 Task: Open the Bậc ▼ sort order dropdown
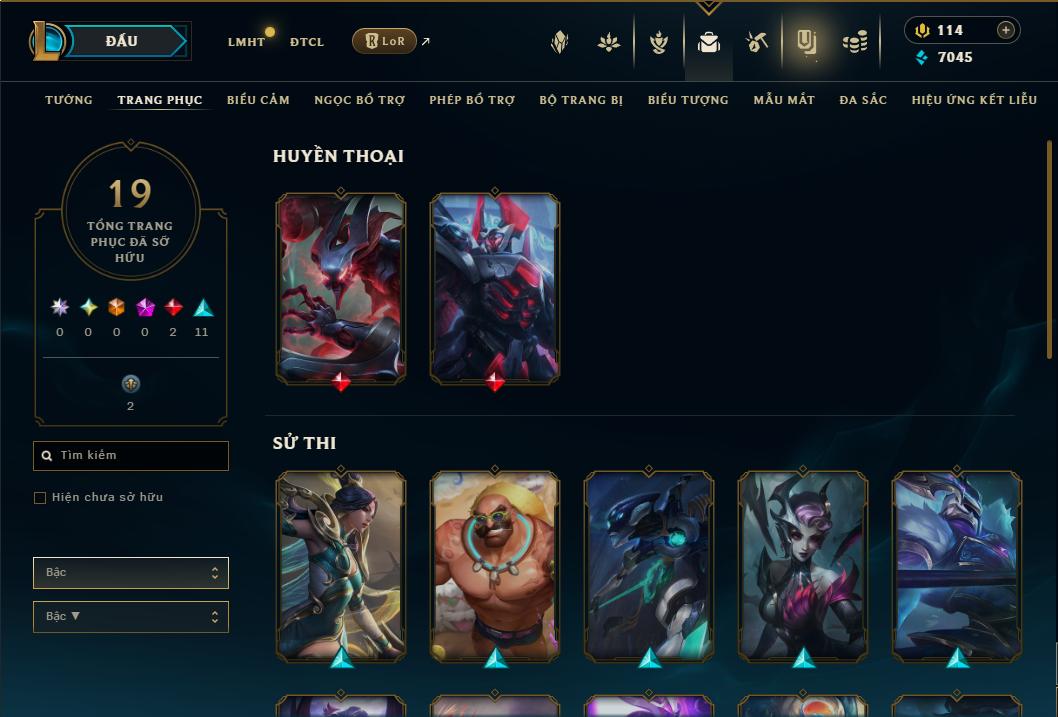[x=131, y=617]
